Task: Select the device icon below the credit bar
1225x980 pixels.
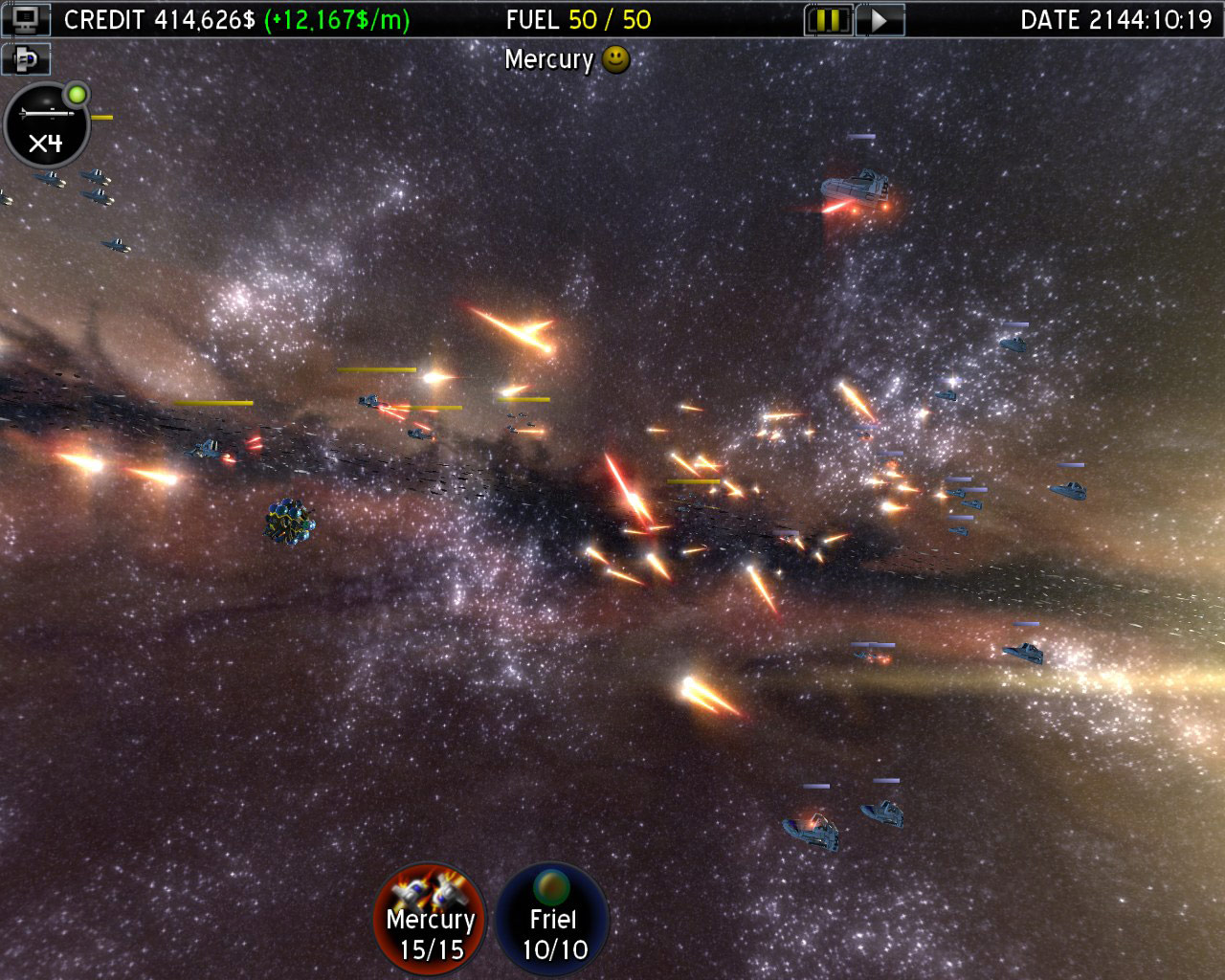Action: coord(27,59)
